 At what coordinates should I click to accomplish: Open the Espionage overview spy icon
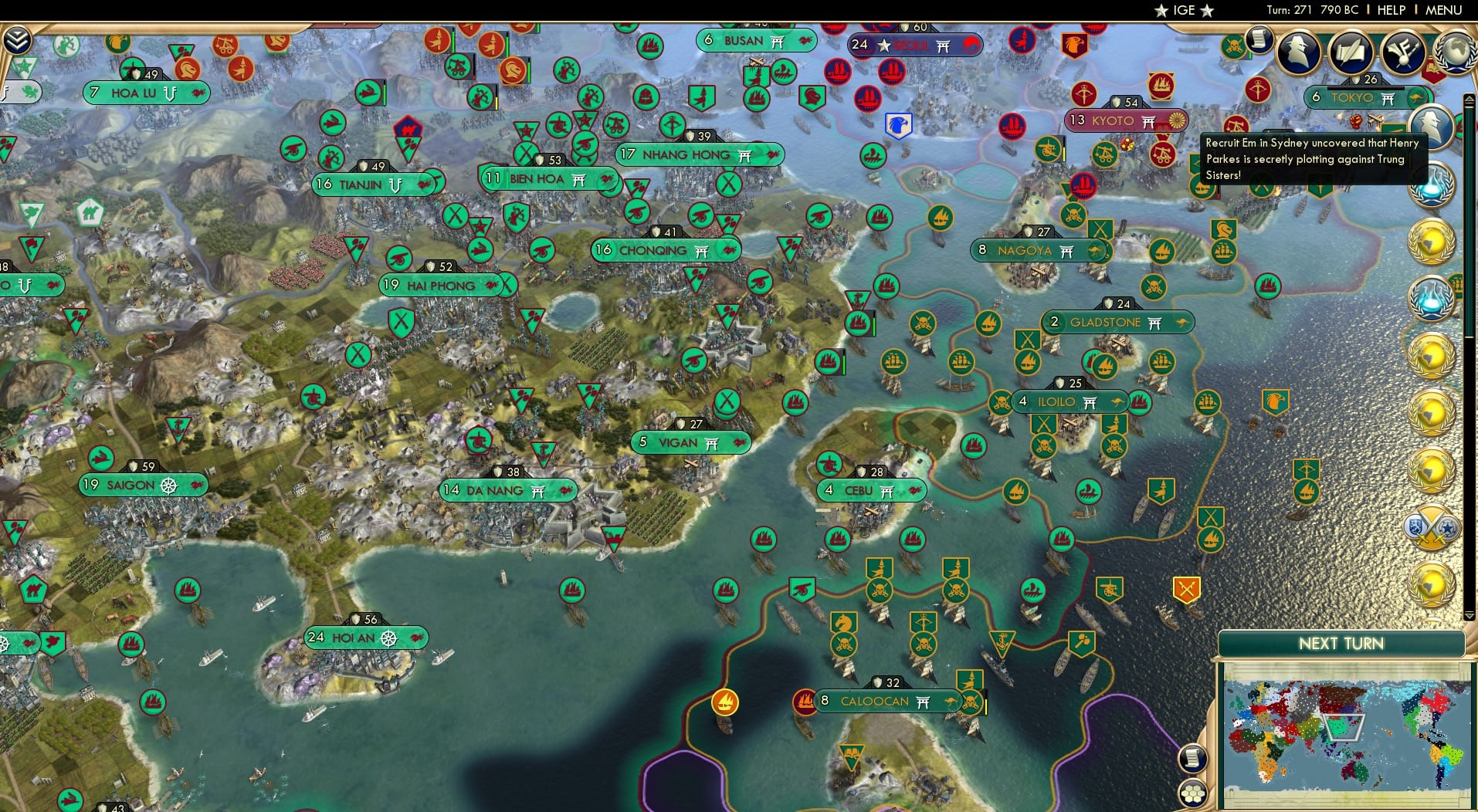pos(1299,52)
